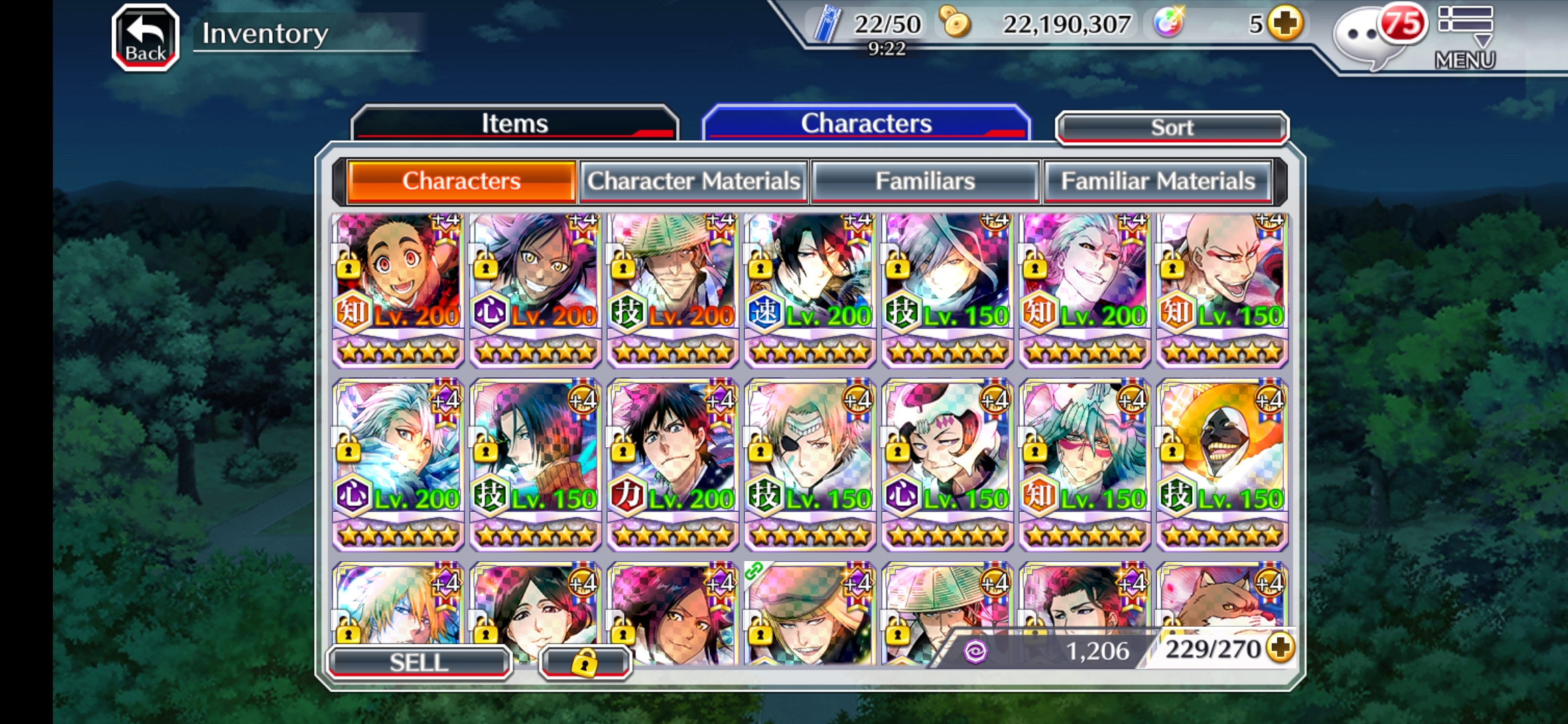Open the MENU list
Screen dimensions: 1568x724
tap(1465, 38)
